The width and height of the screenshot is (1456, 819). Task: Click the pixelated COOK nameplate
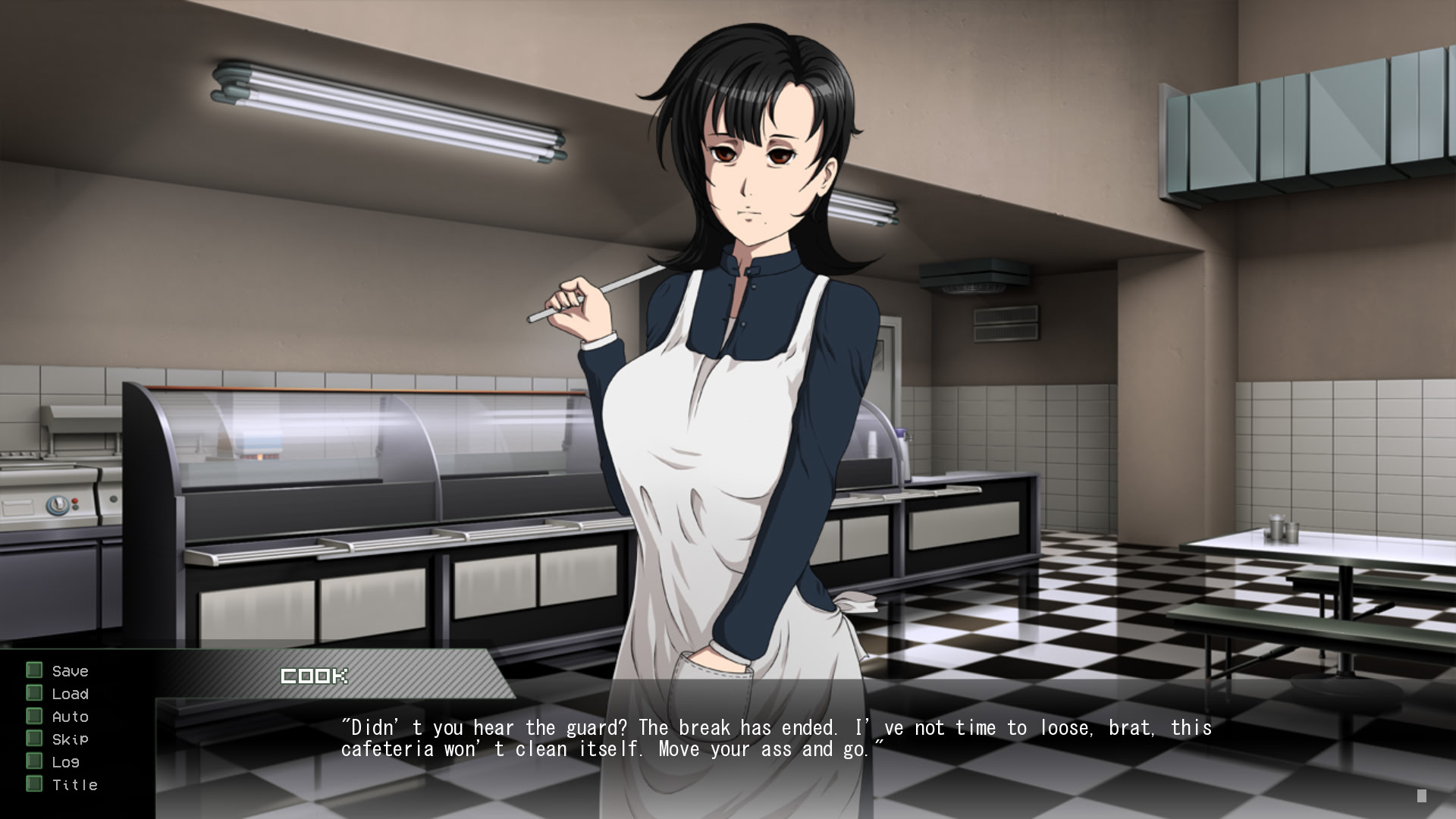(313, 675)
